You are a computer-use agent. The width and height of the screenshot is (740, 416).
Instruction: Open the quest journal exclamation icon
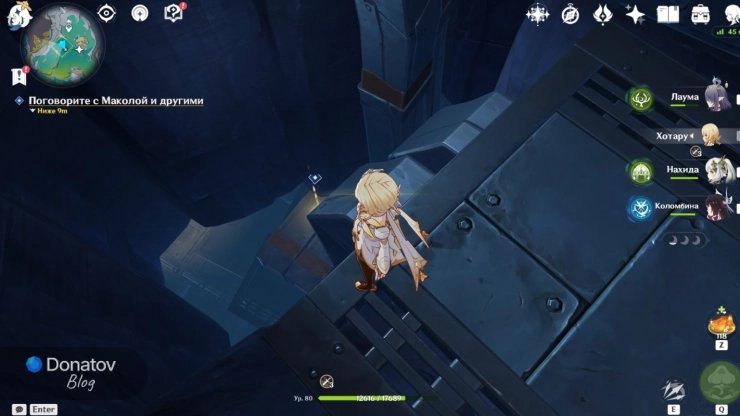[18, 76]
